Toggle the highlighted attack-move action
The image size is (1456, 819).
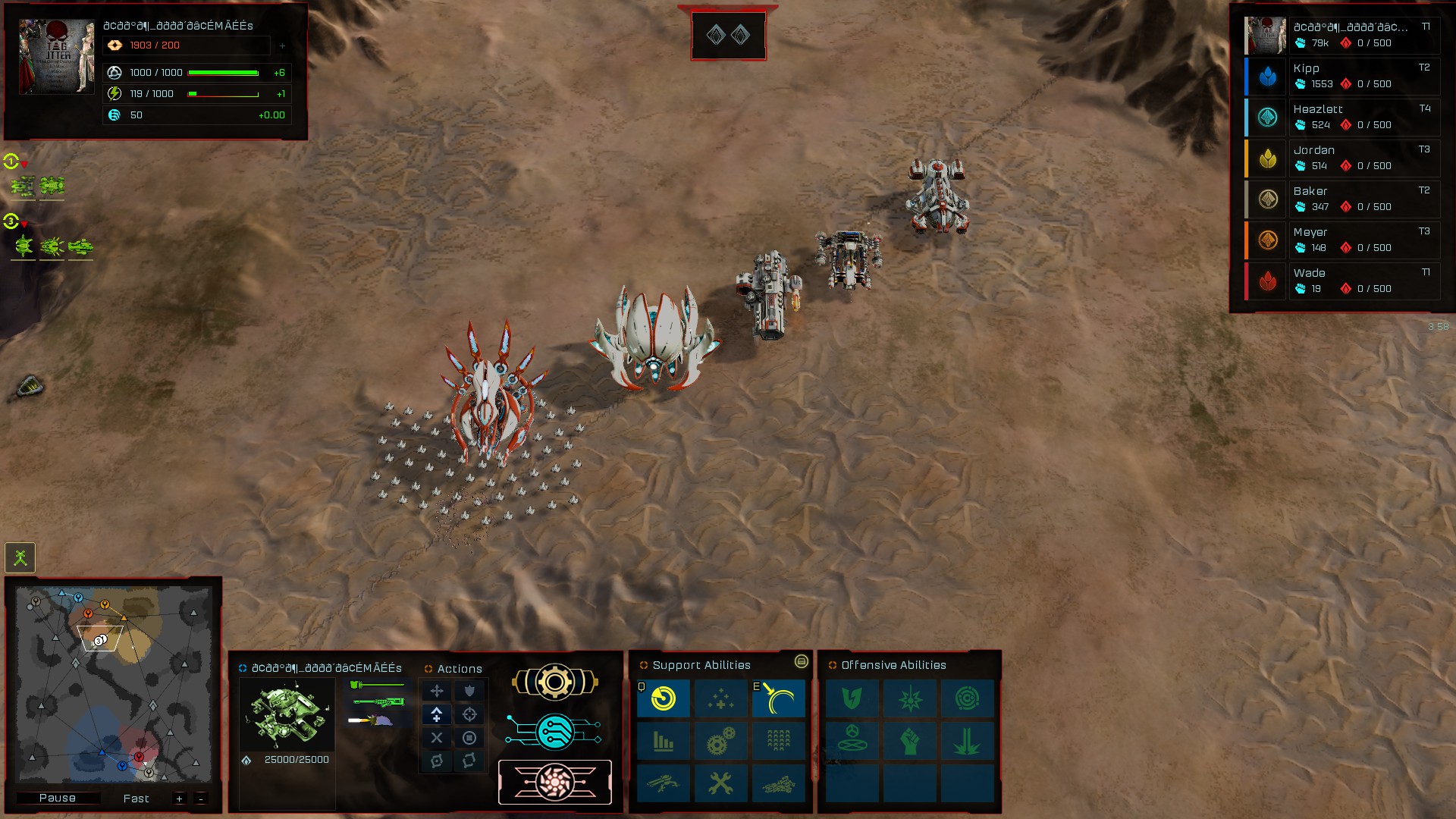pos(436,714)
